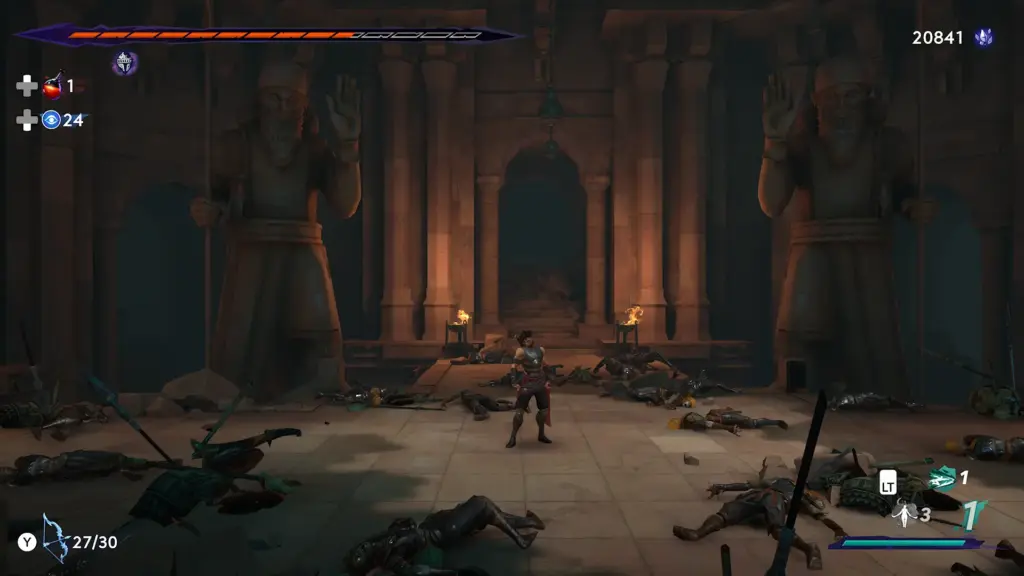Viewport: 1024px width, 576px height.
Task: Use the red healing potion icon
Action: [51, 87]
